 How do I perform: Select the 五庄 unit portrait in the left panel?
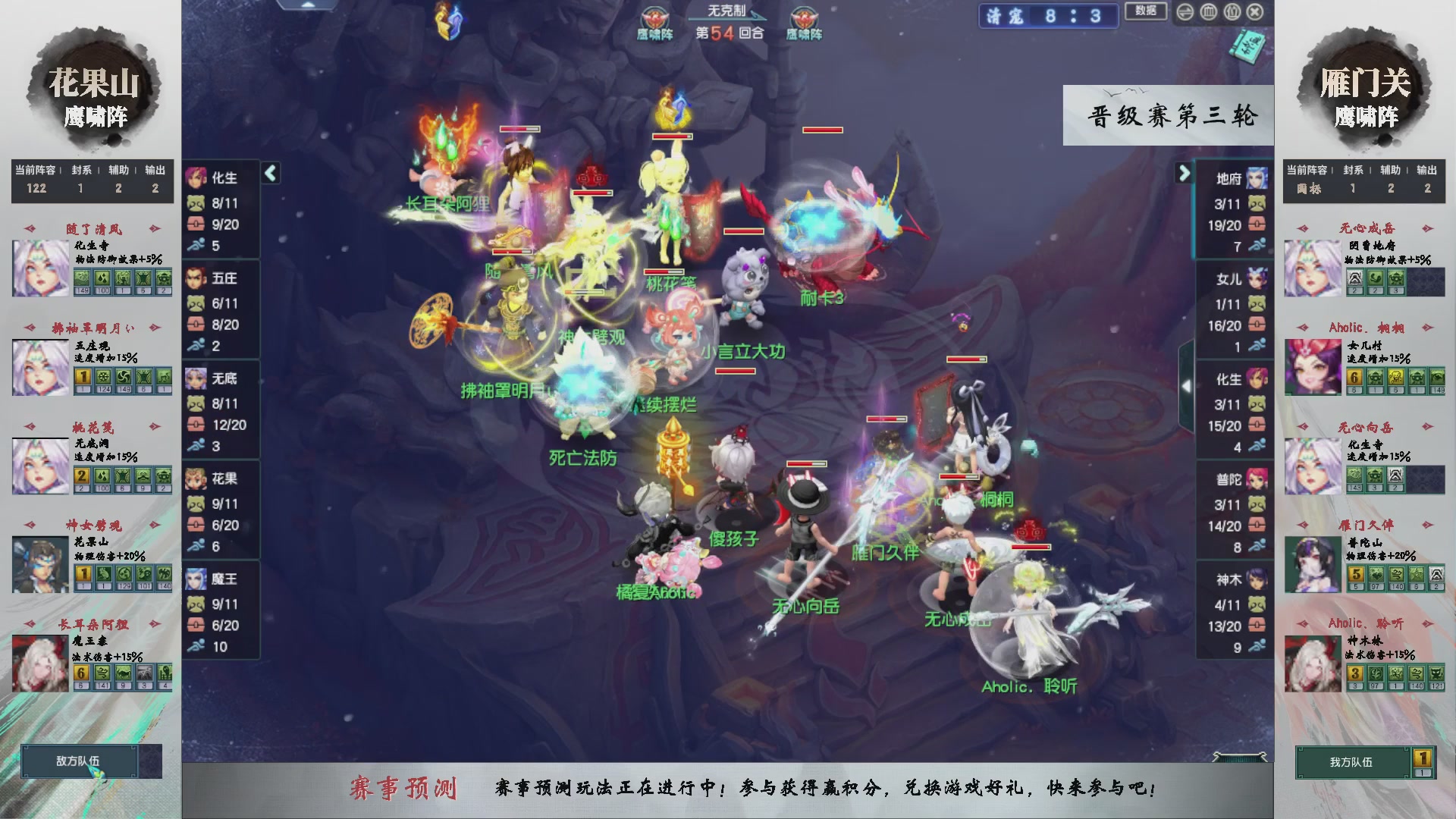[x=196, y=279]
